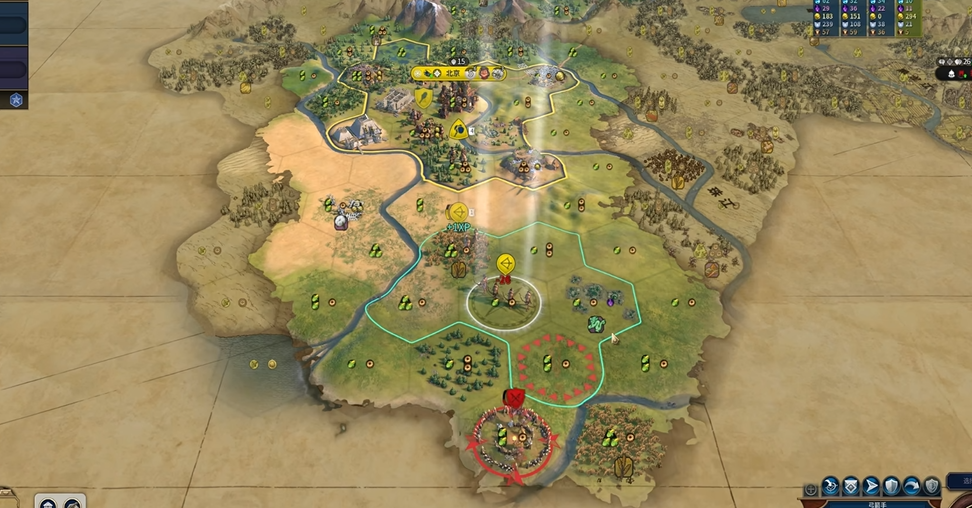This screenshot has height=508, width=972.
Task: Click the yellow archer unit flag
Action: [506, 264]
